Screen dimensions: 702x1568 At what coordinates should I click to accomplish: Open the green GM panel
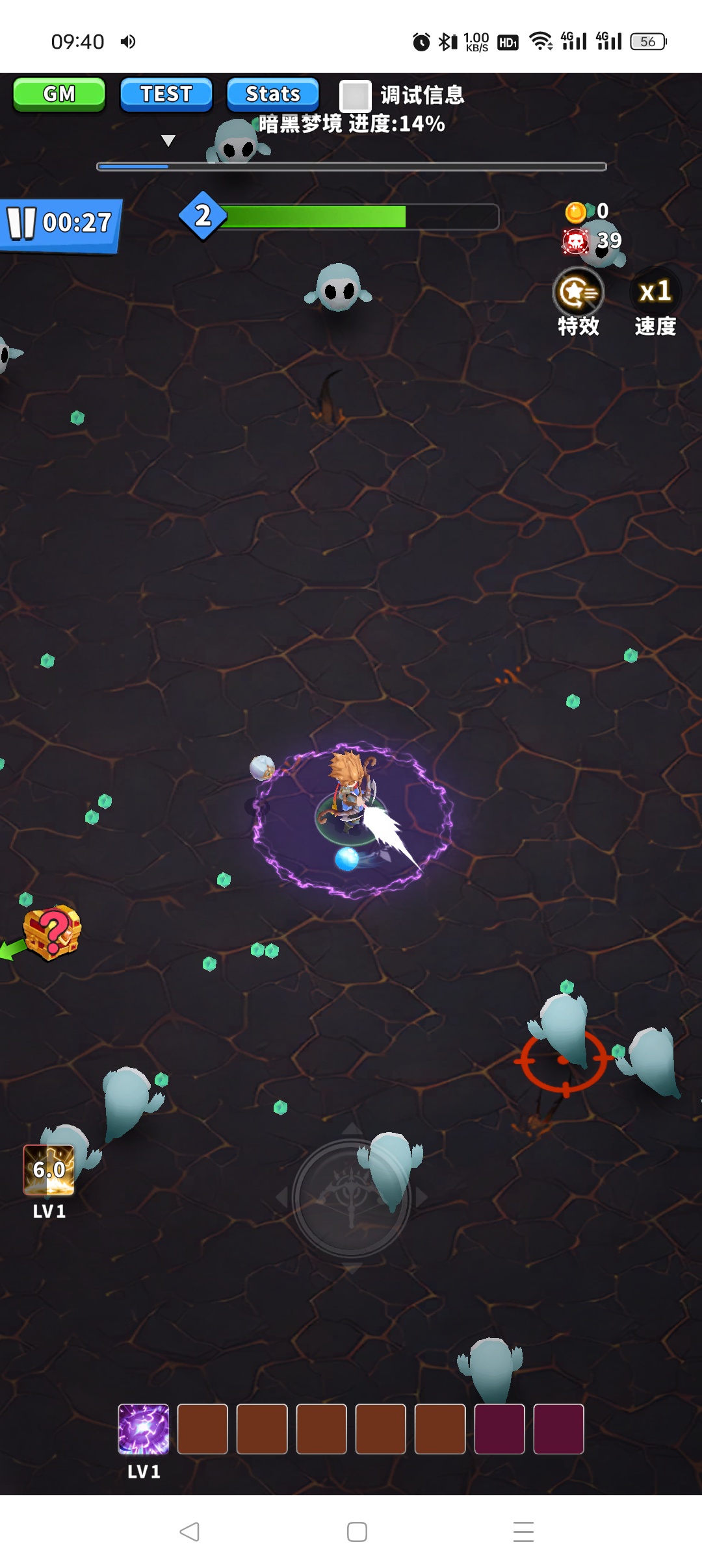pos(59,94)
